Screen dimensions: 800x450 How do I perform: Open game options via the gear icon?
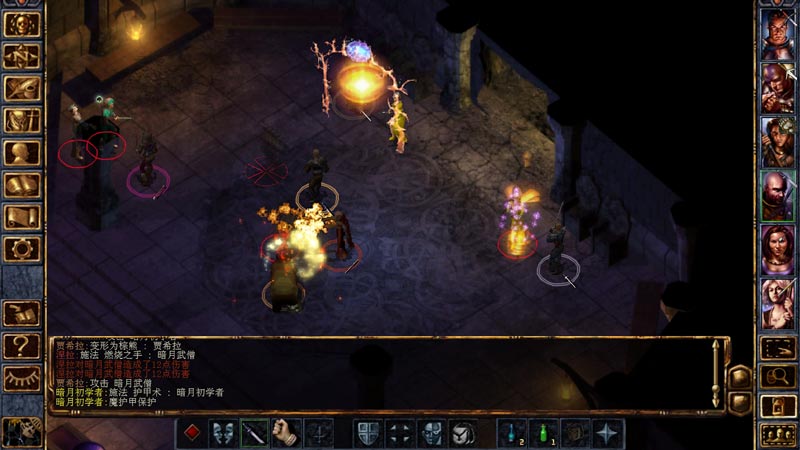click(22, 249)
